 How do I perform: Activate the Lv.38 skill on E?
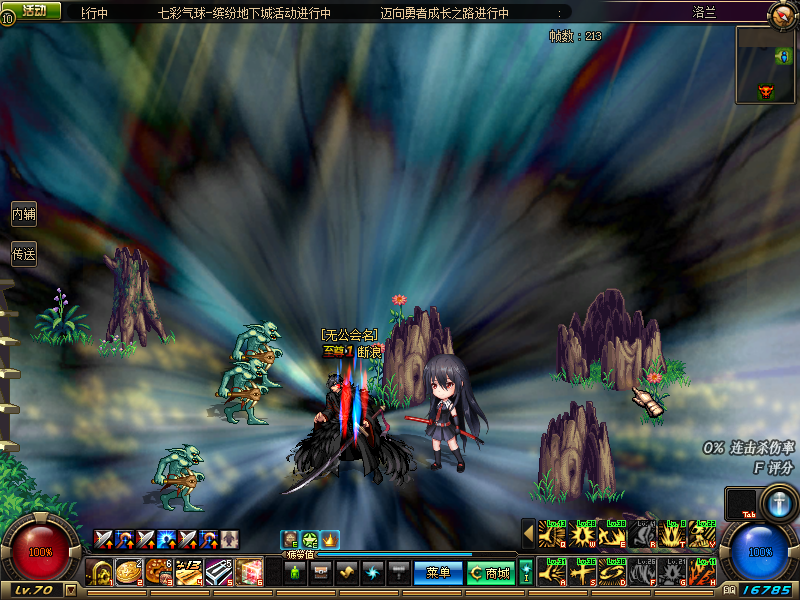(x=611, y=536)
